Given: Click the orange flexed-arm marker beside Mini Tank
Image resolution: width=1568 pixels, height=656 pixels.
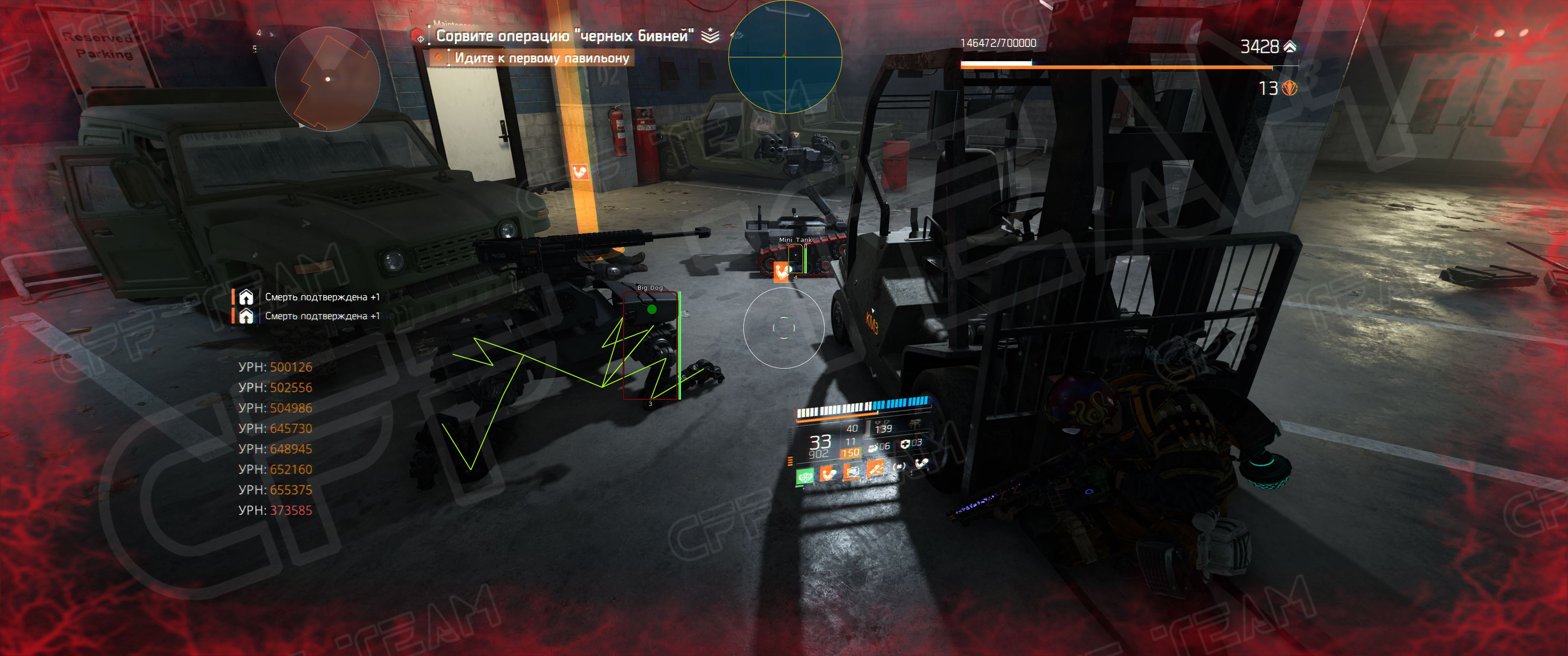Looking at the screenshot, I should point(780,270).
